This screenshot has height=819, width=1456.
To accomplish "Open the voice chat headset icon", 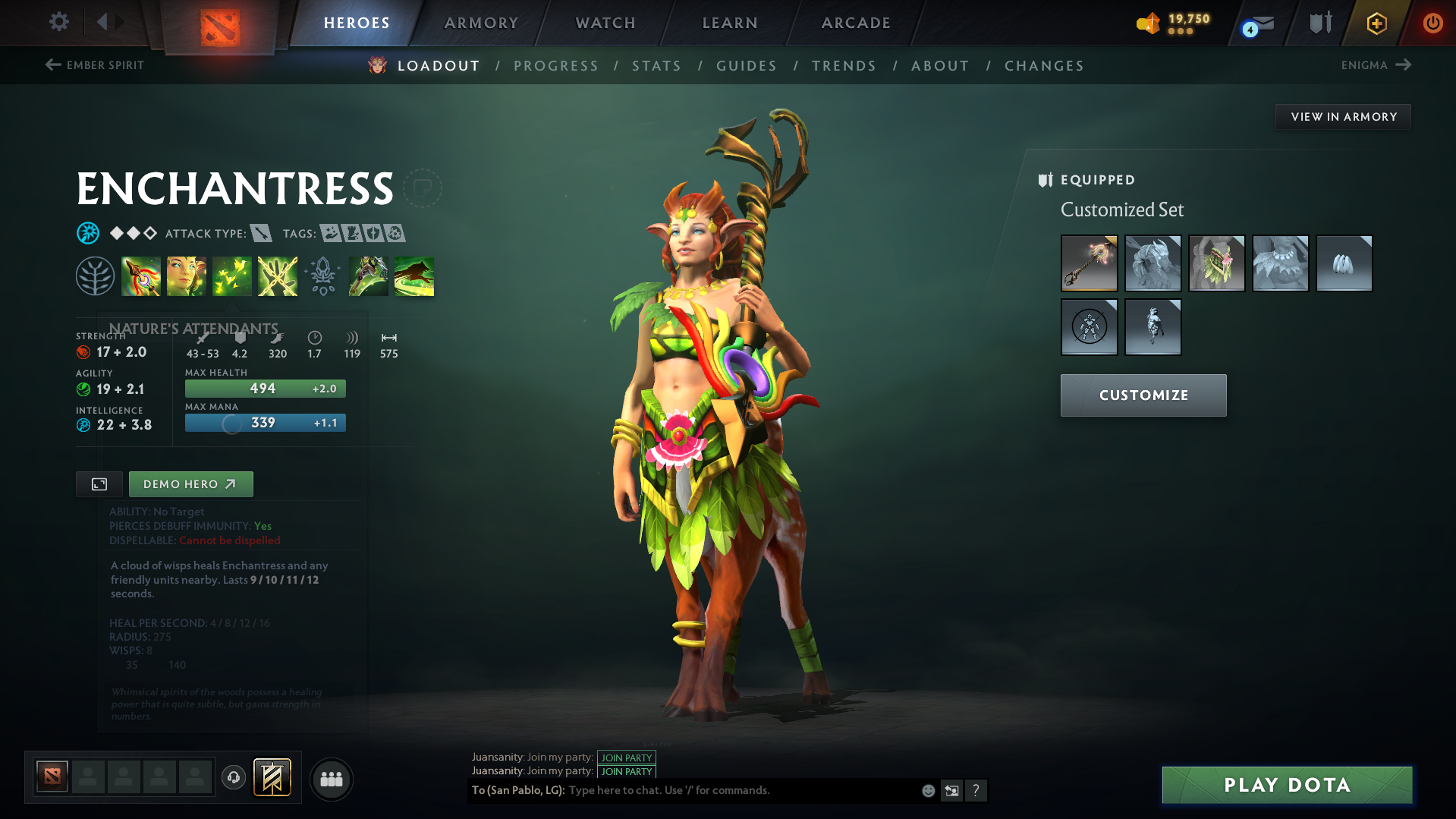I will pyautogui.click(x=233, y=778).
